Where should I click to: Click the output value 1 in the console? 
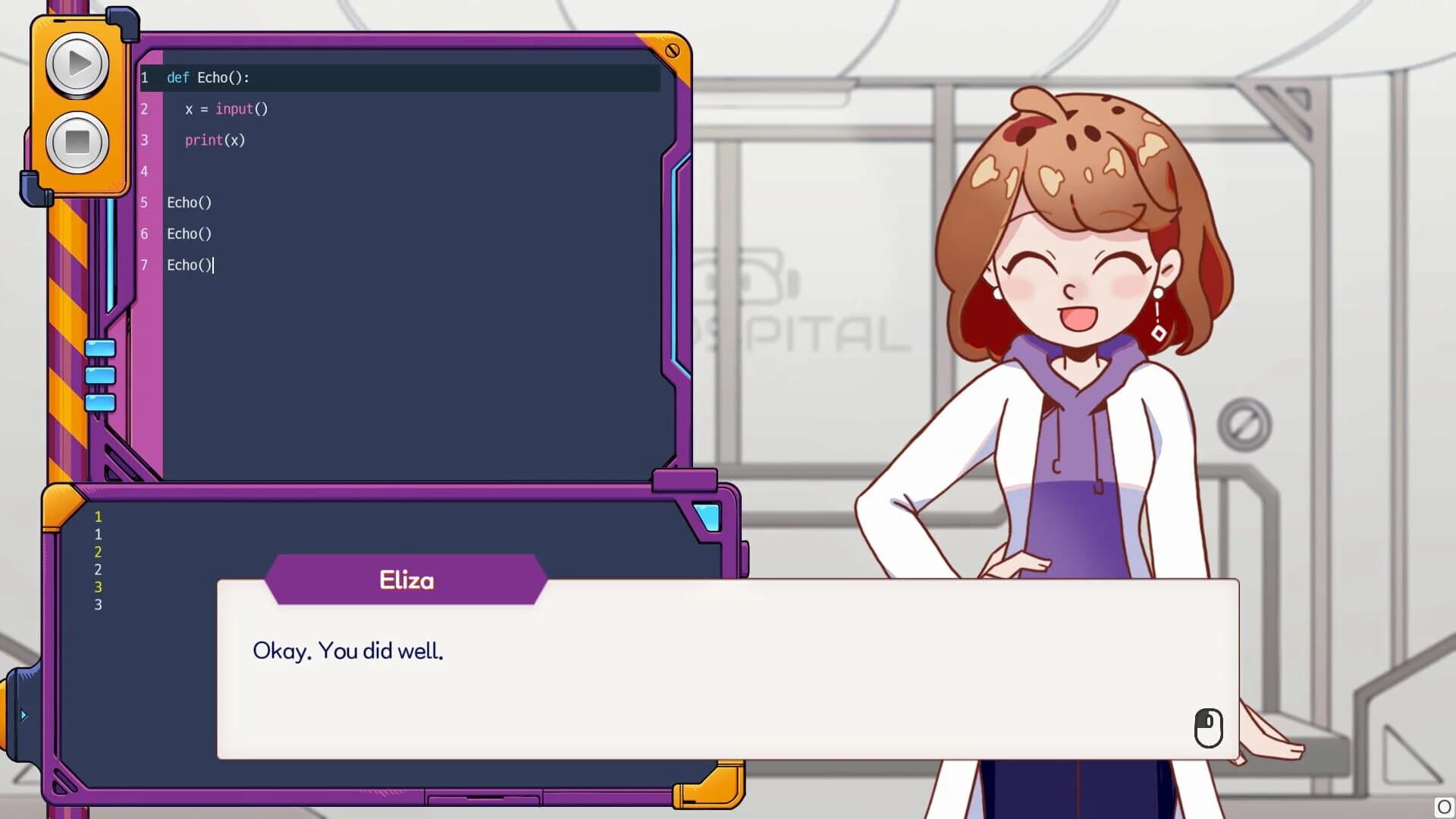pyautogui.click(x=97, y=516)
